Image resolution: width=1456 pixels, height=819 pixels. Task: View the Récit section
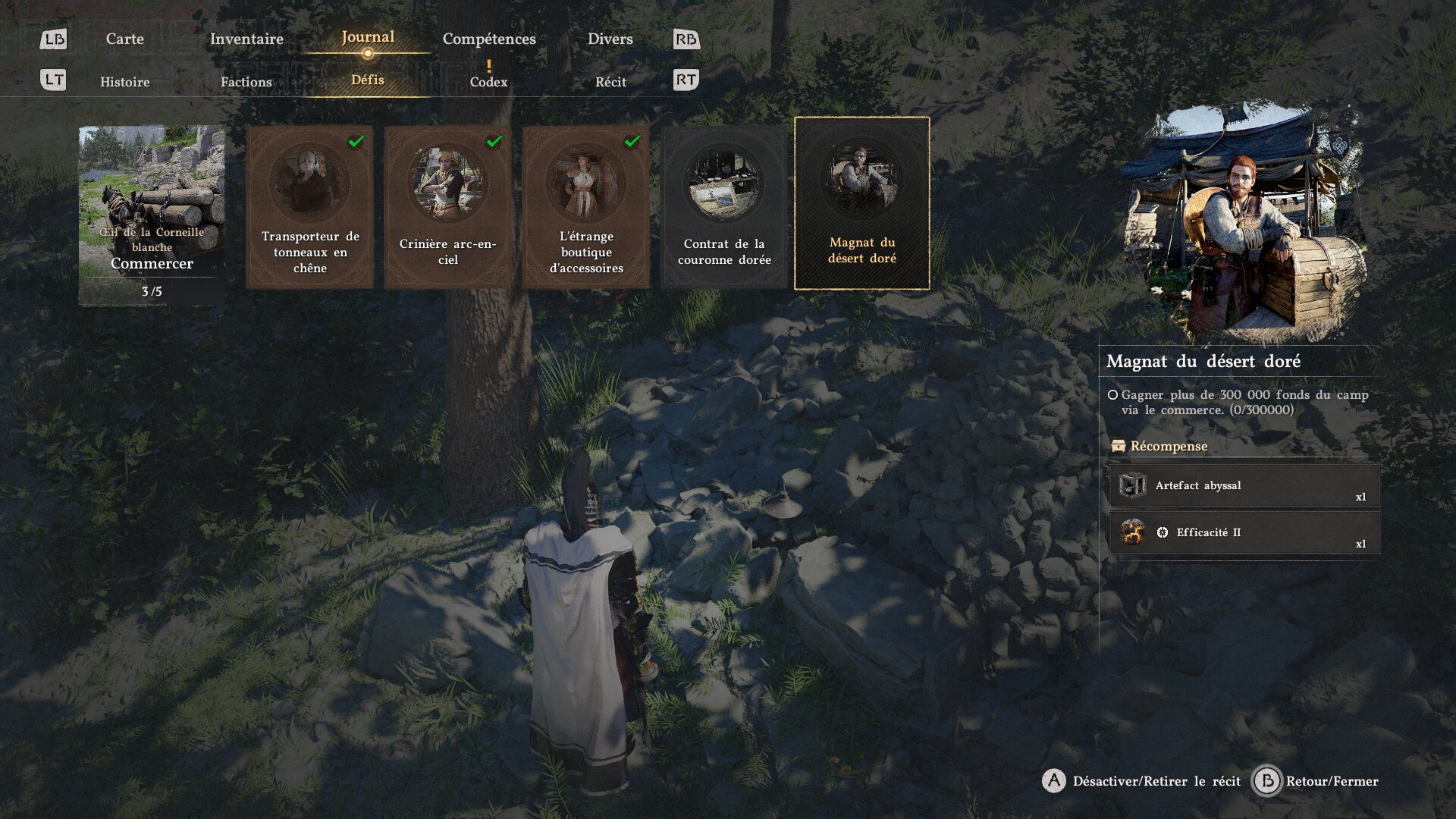pyautogui.click(x=610, y=82)
